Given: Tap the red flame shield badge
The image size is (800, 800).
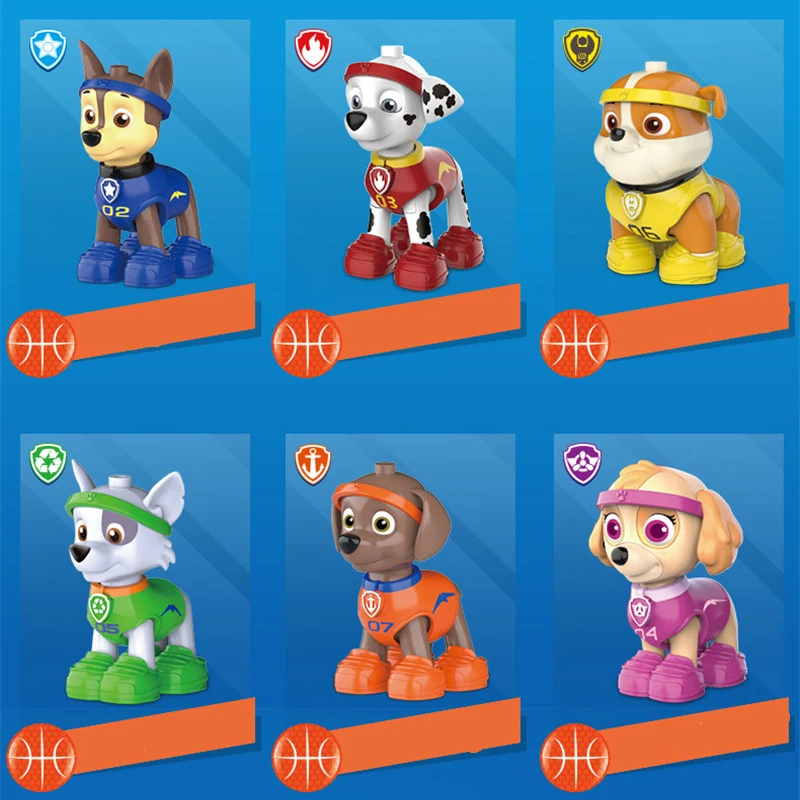Looking at the screenshot, I should [313, 49].
